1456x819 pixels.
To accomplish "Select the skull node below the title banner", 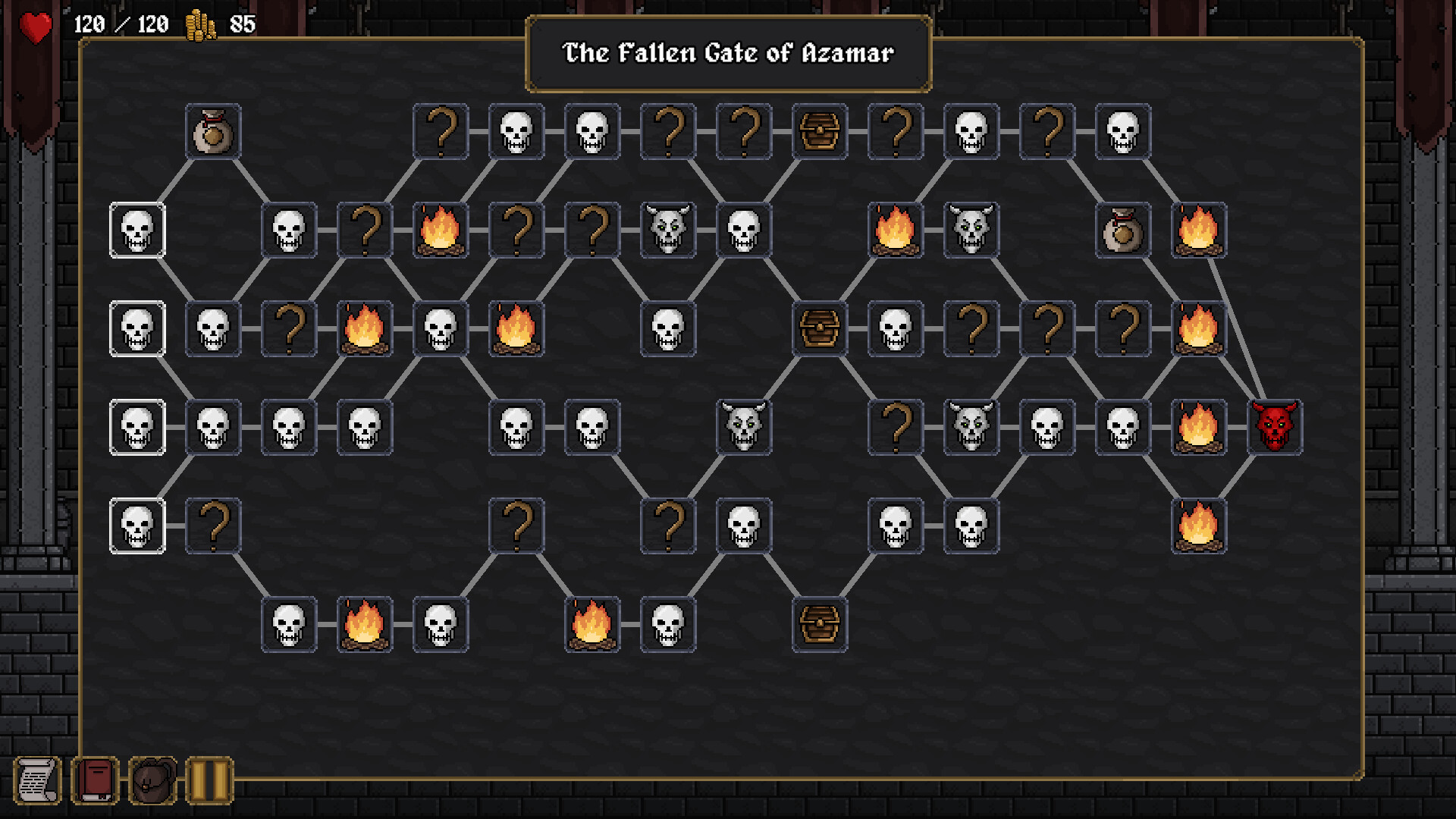I will point(592,131).
